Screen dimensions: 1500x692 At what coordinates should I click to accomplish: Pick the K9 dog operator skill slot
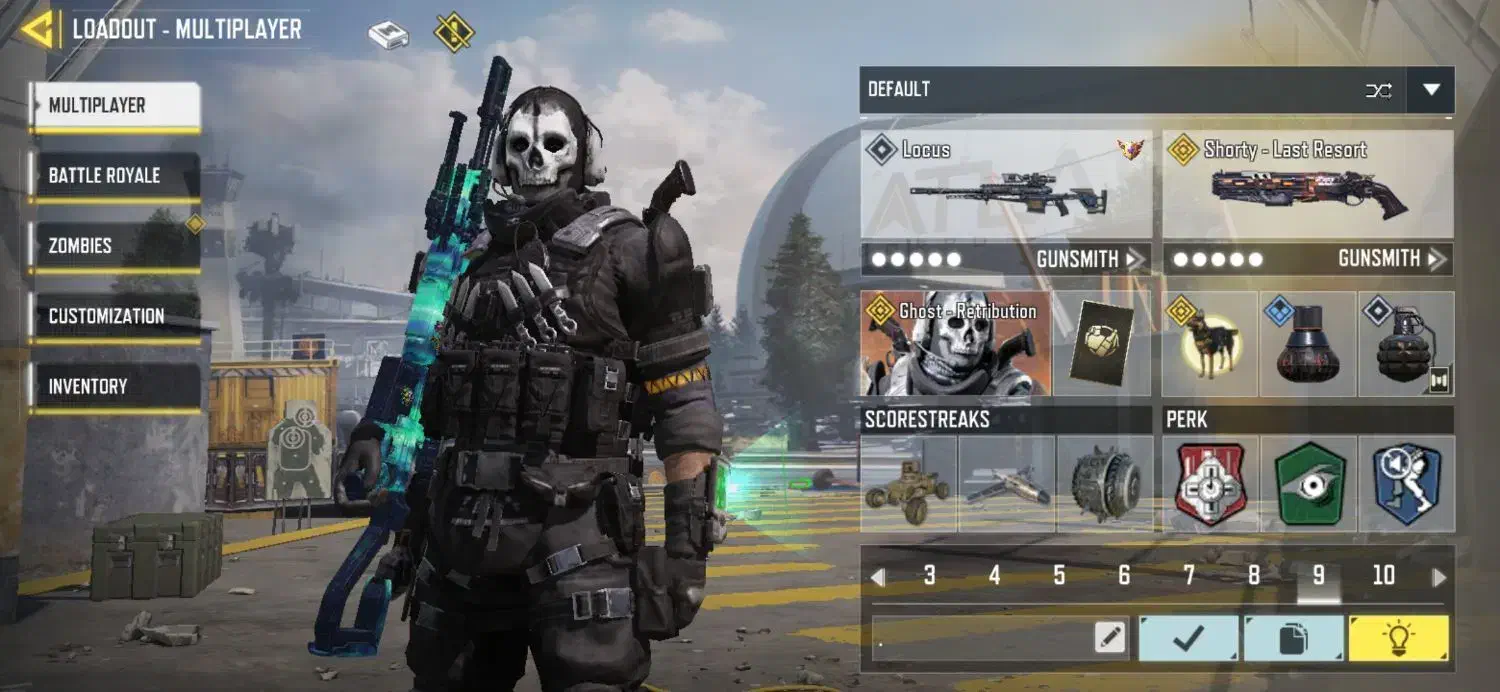(x=1210, y=344)
